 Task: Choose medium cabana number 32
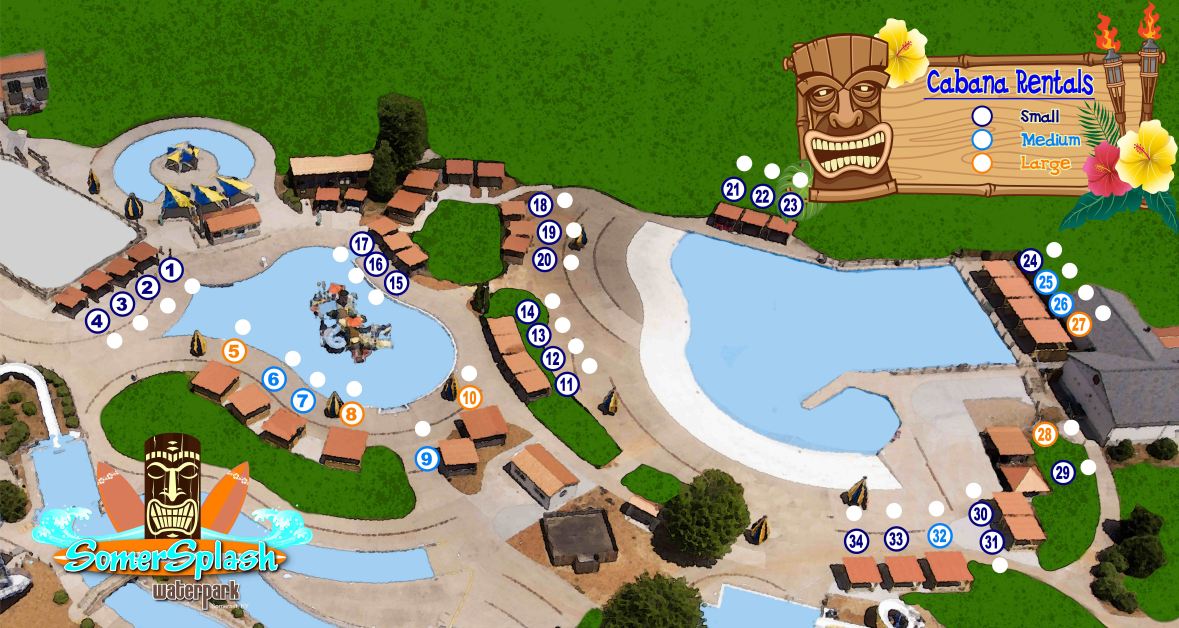[x=939, y=535]
